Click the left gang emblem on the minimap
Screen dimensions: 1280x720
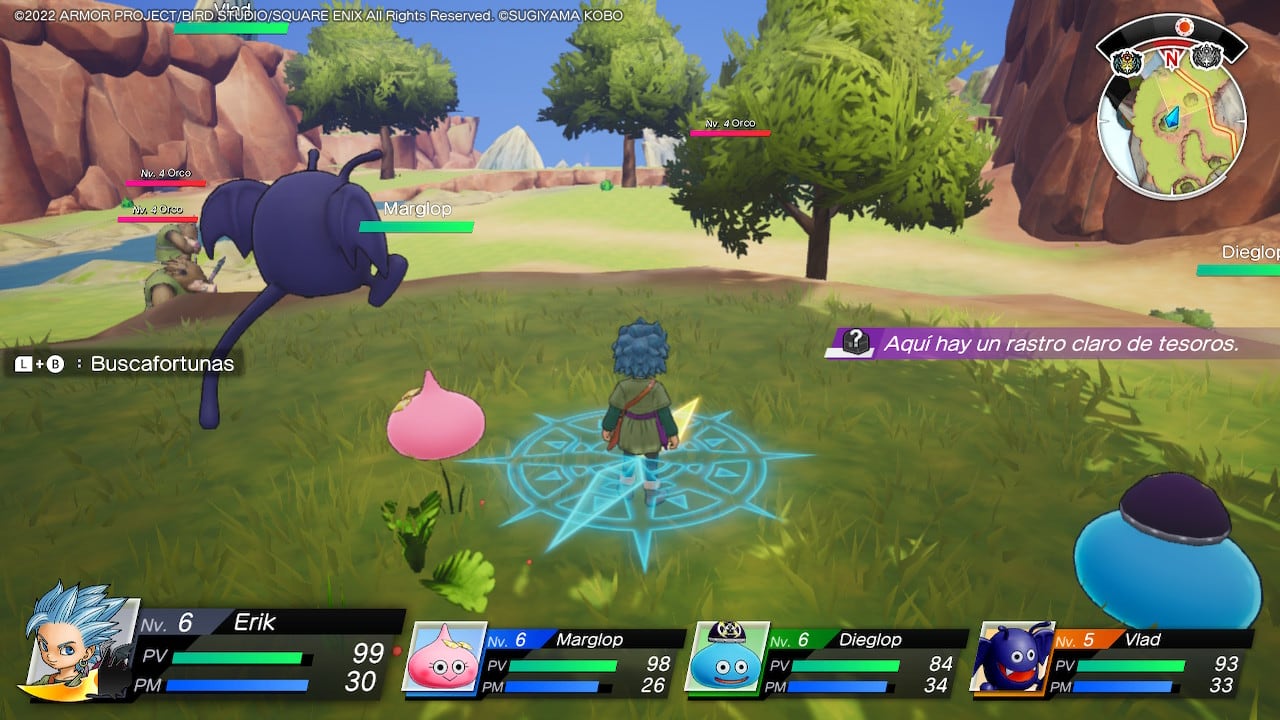click(x=1127, y=60)
